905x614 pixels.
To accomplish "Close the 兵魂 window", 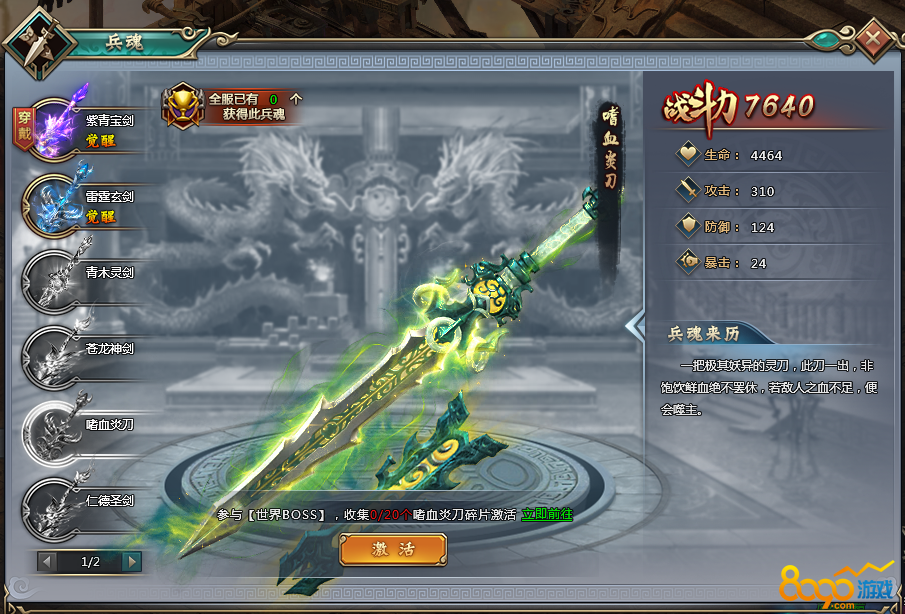I will (873, 40).
